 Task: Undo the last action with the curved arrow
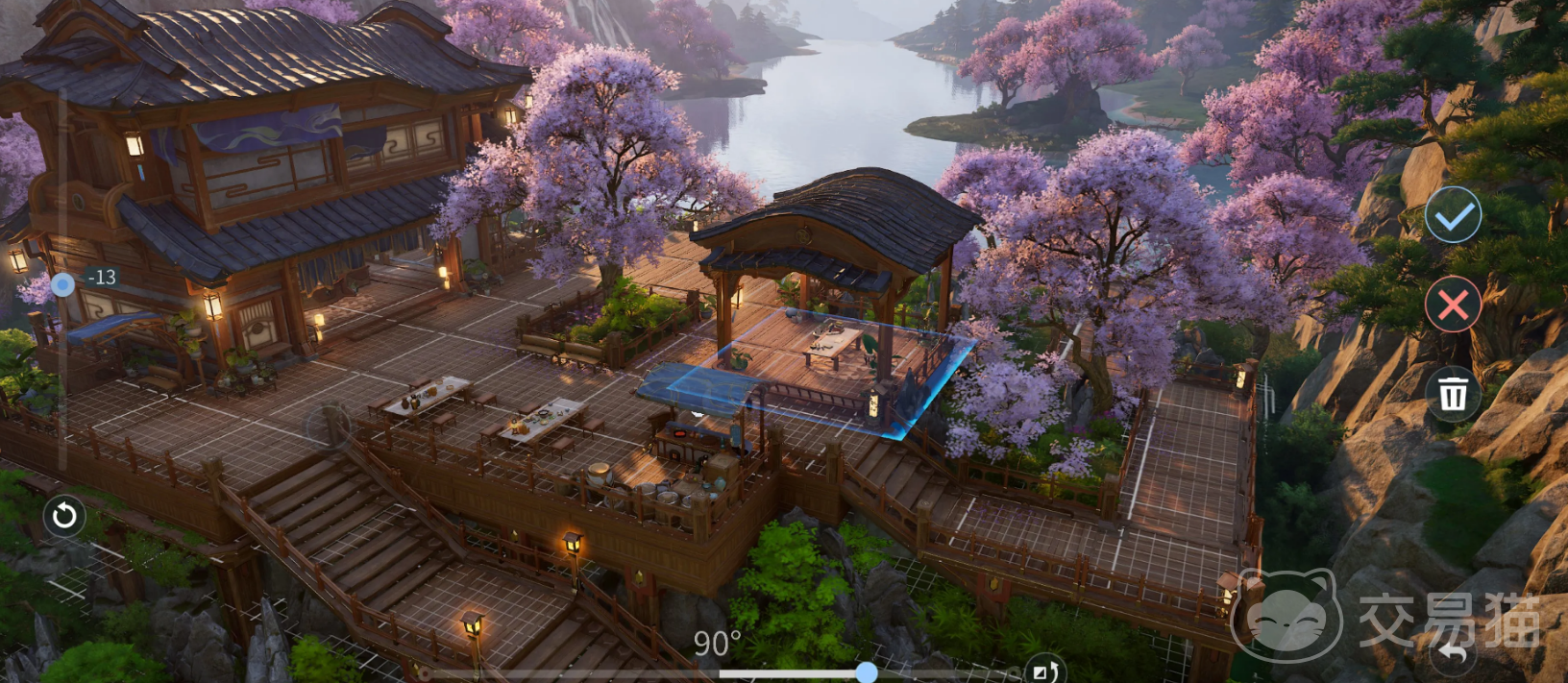1453,654
